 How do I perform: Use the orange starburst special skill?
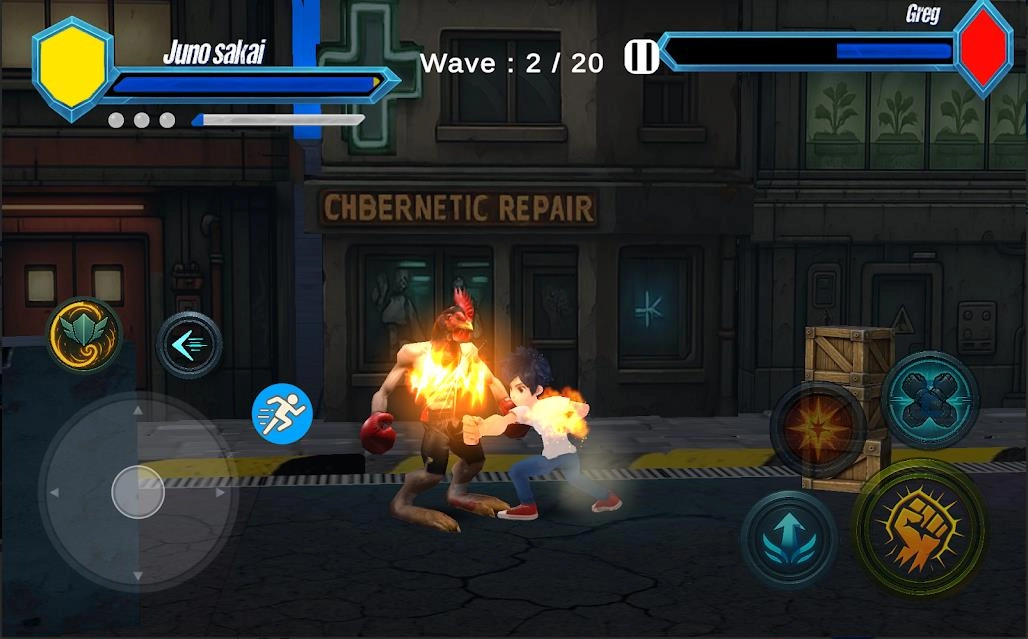click(817, 428)
